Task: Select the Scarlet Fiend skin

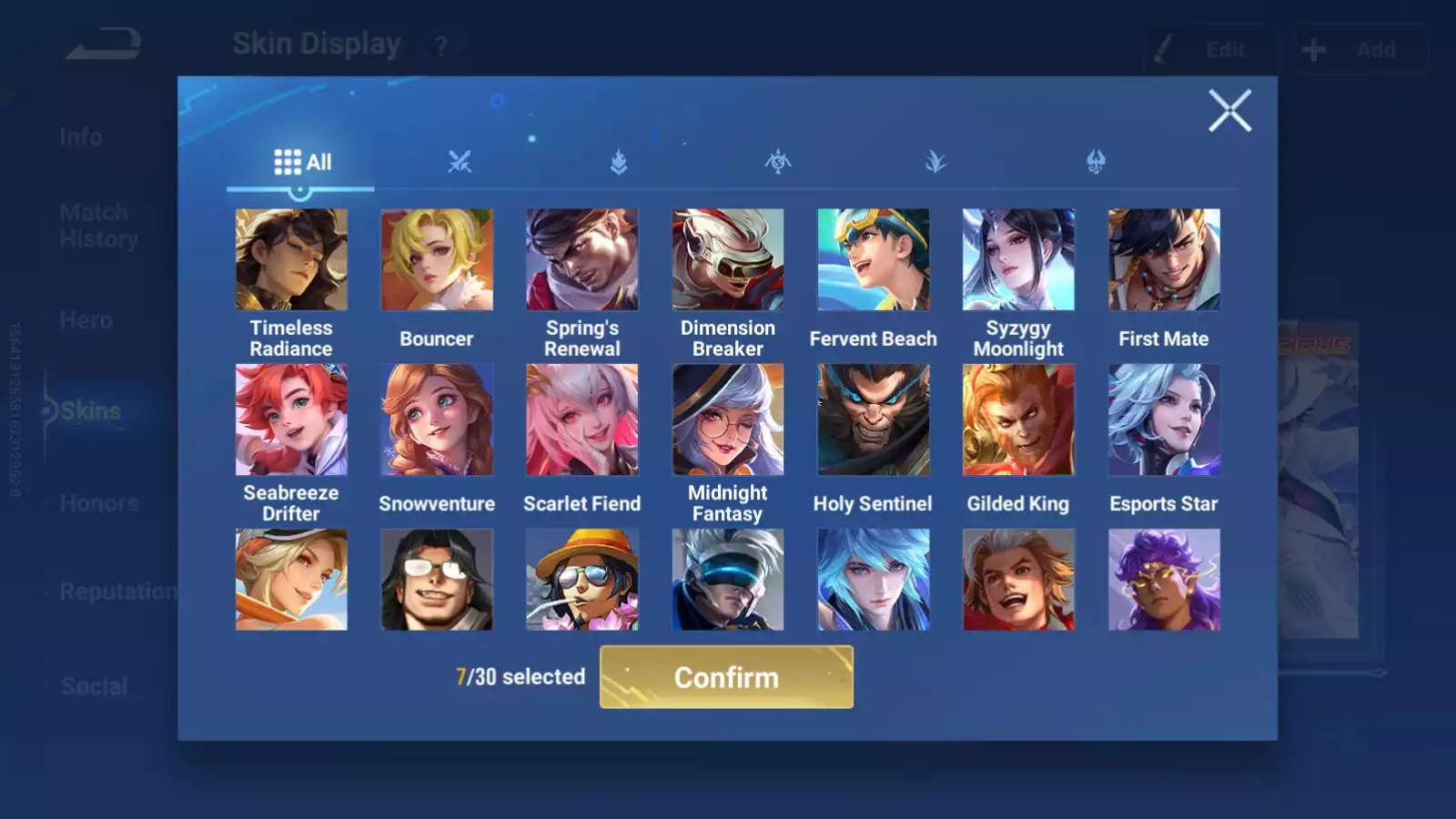Action: click(582, 420)
